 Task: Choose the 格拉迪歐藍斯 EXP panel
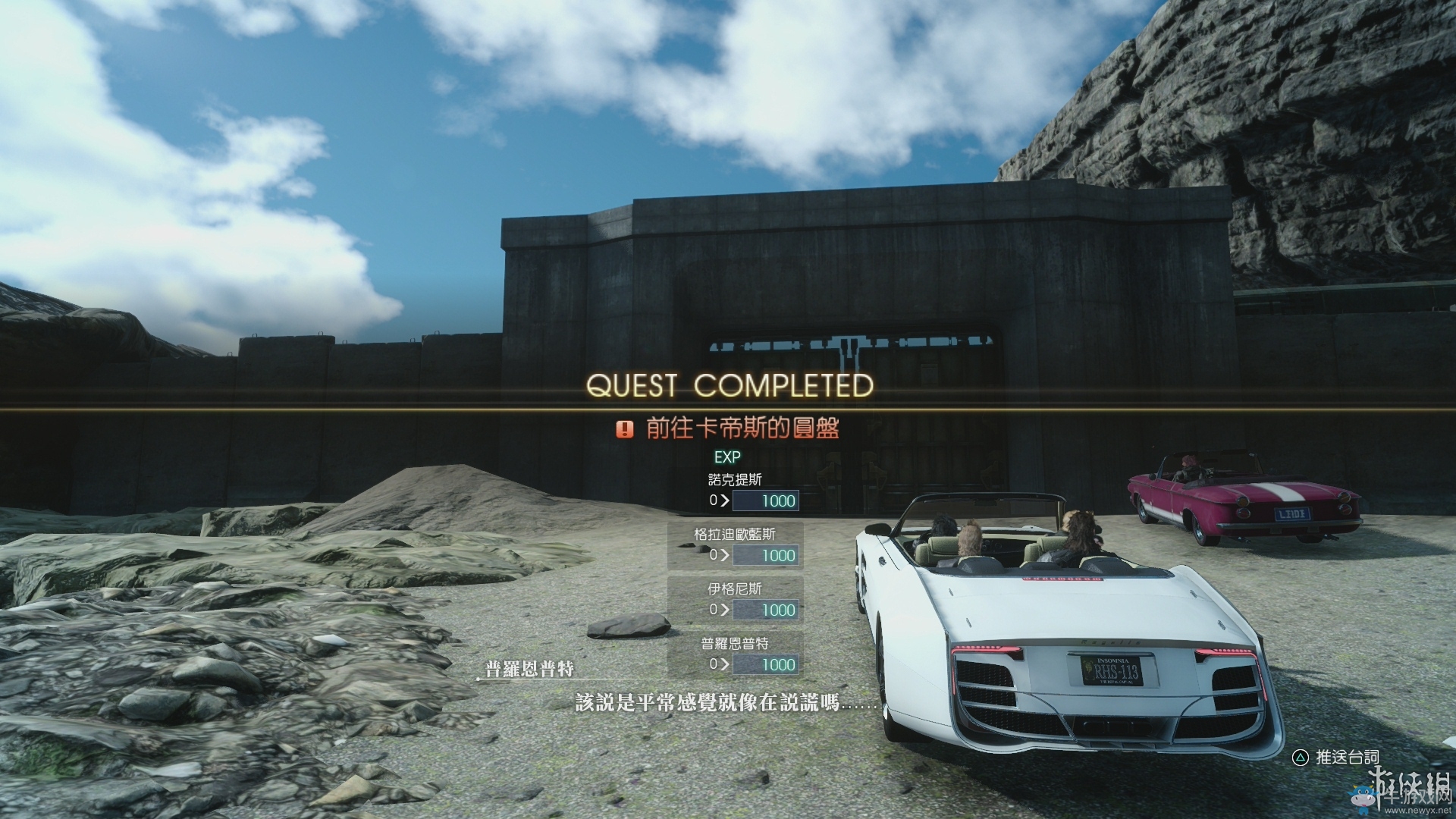(x=736, y=545)
